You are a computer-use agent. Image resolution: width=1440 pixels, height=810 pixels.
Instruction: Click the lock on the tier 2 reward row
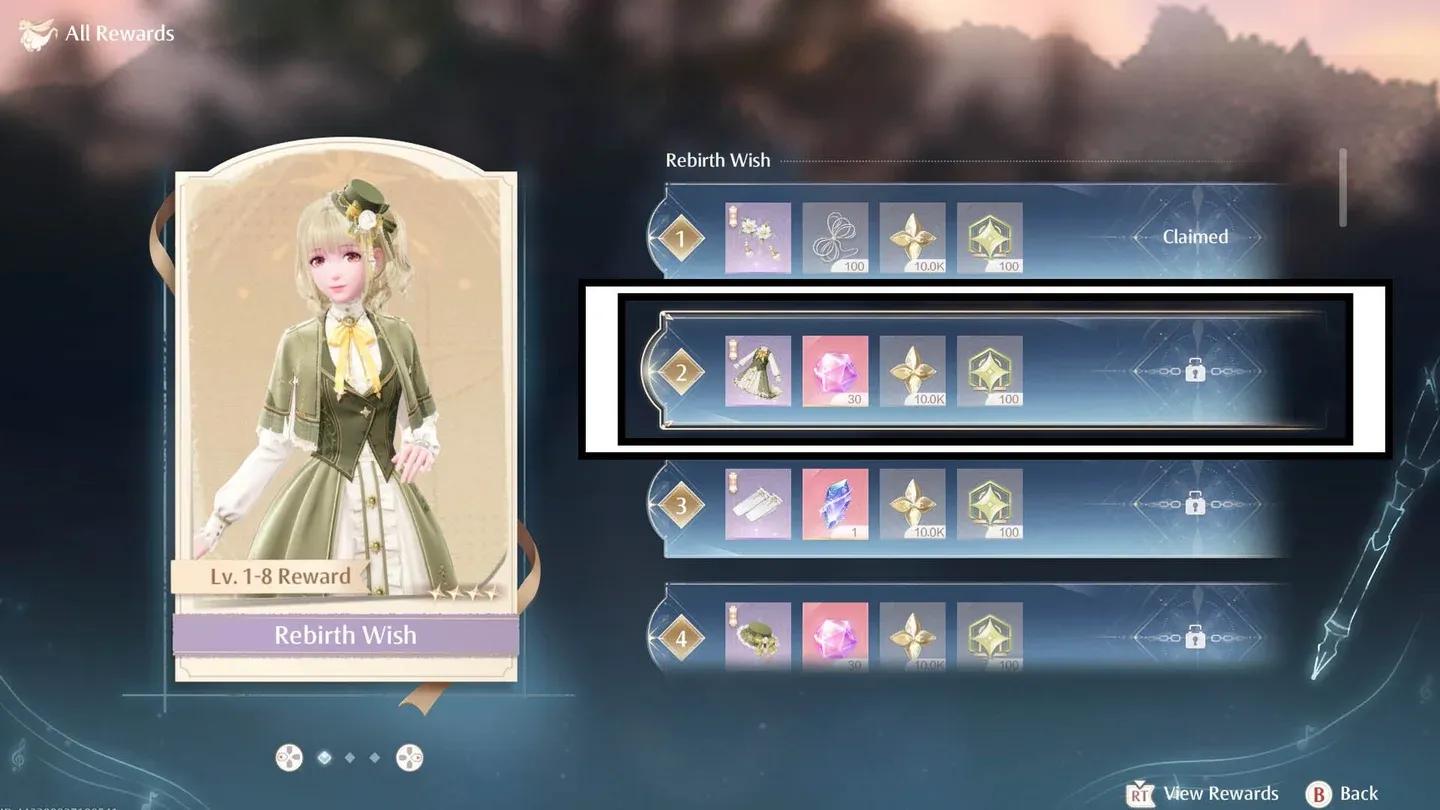point(1194,371)
